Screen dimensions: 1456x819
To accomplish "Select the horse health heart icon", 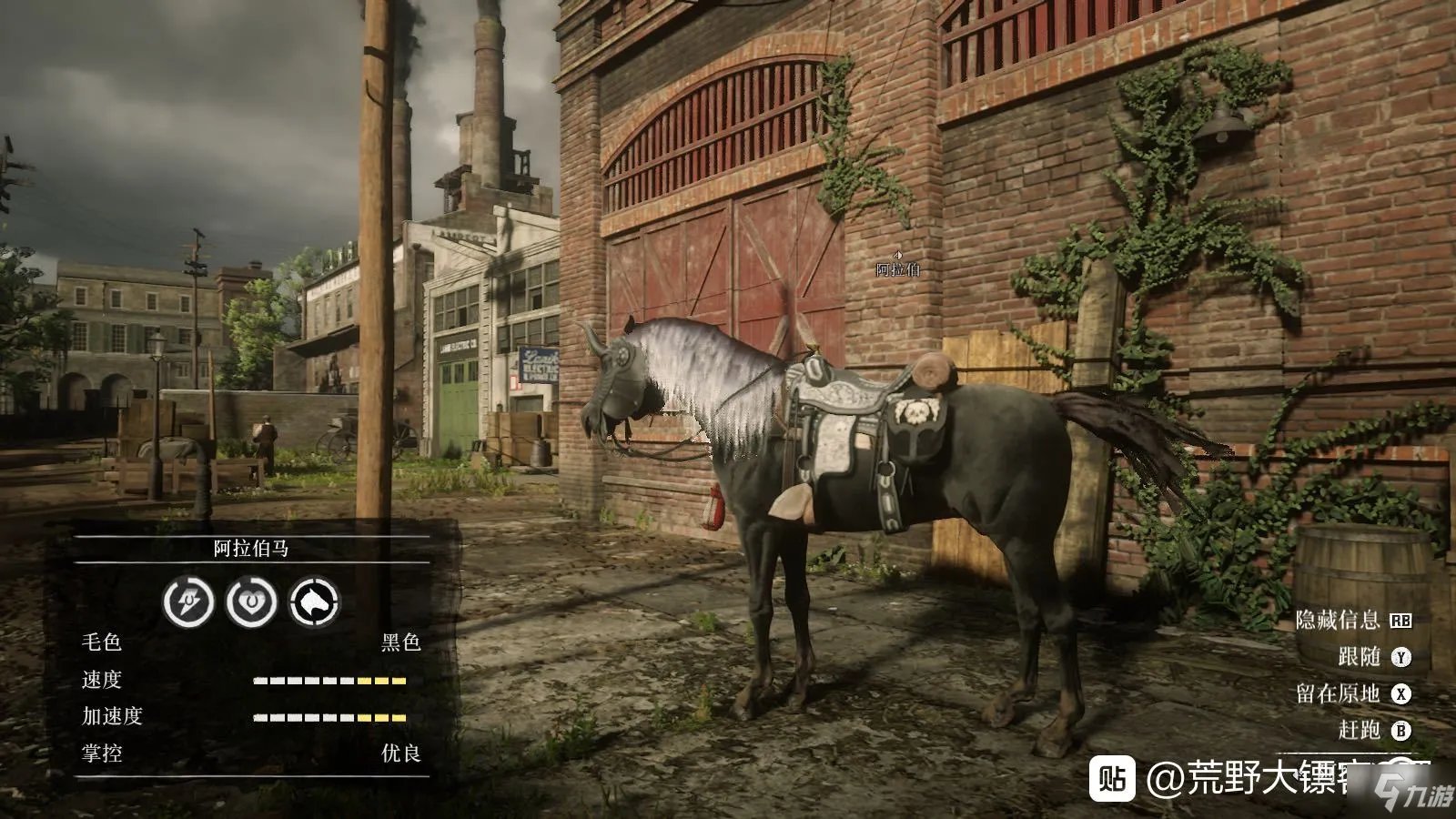I will coord(251,602).
